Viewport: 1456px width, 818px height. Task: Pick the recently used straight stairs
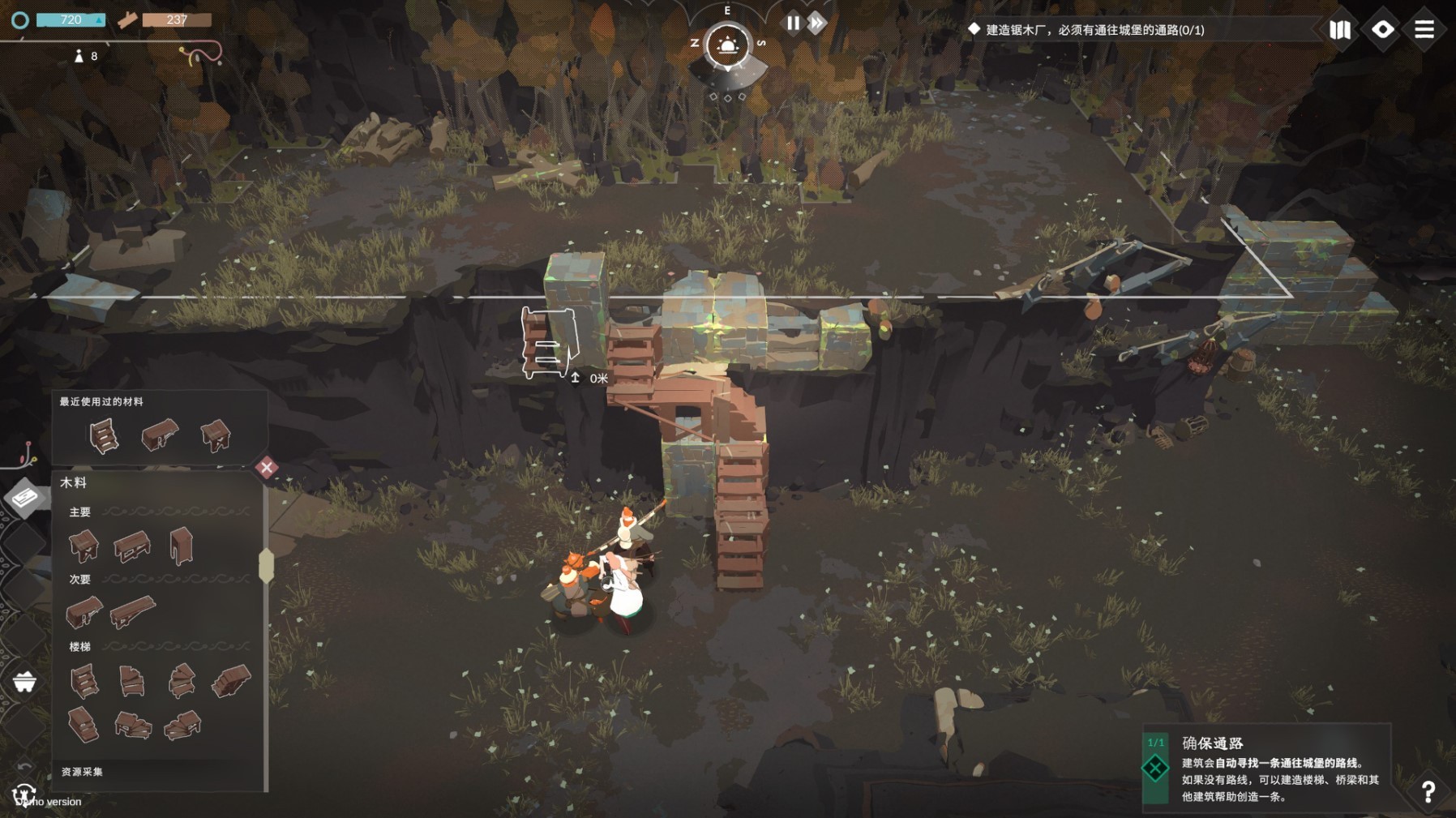tap(104, 436)
